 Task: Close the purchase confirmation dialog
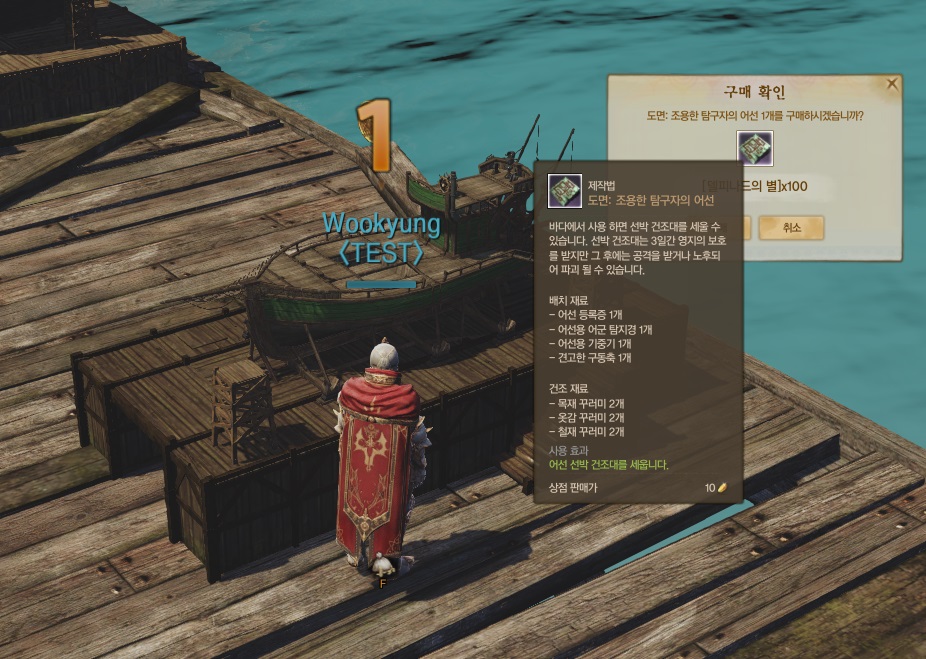coord(892,85)
